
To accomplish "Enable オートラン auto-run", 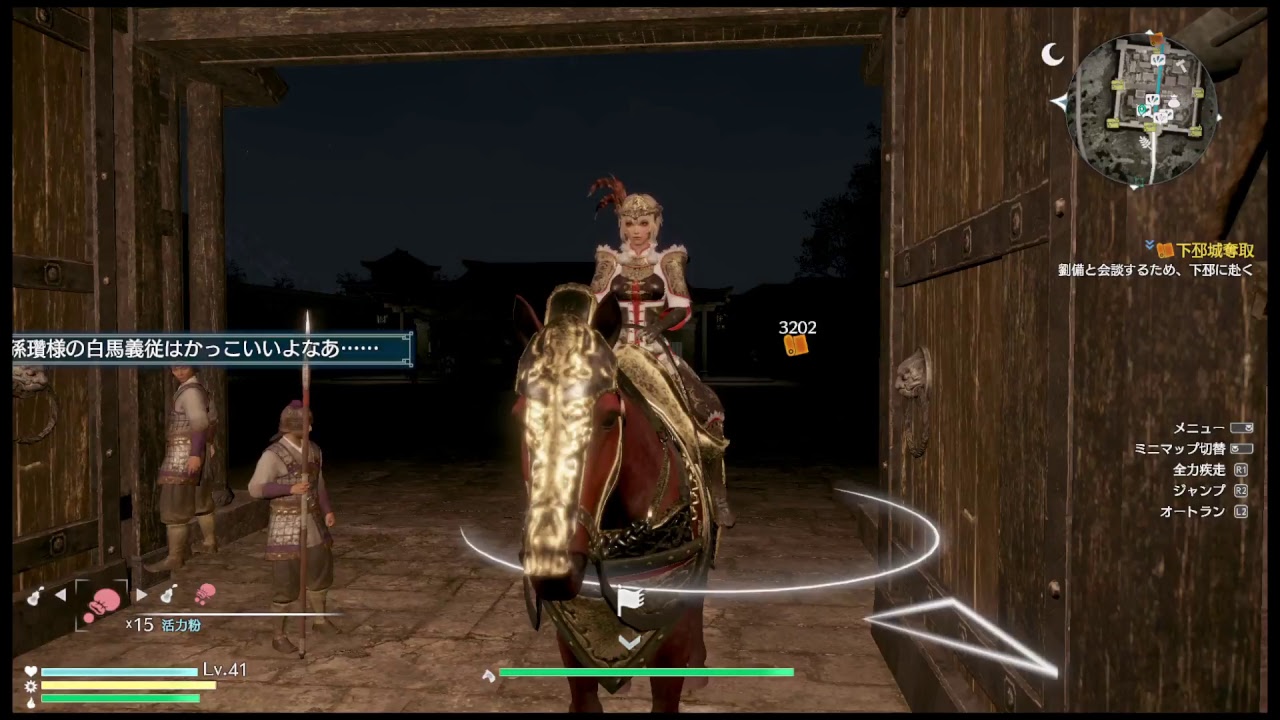I will coord(1196,512).
